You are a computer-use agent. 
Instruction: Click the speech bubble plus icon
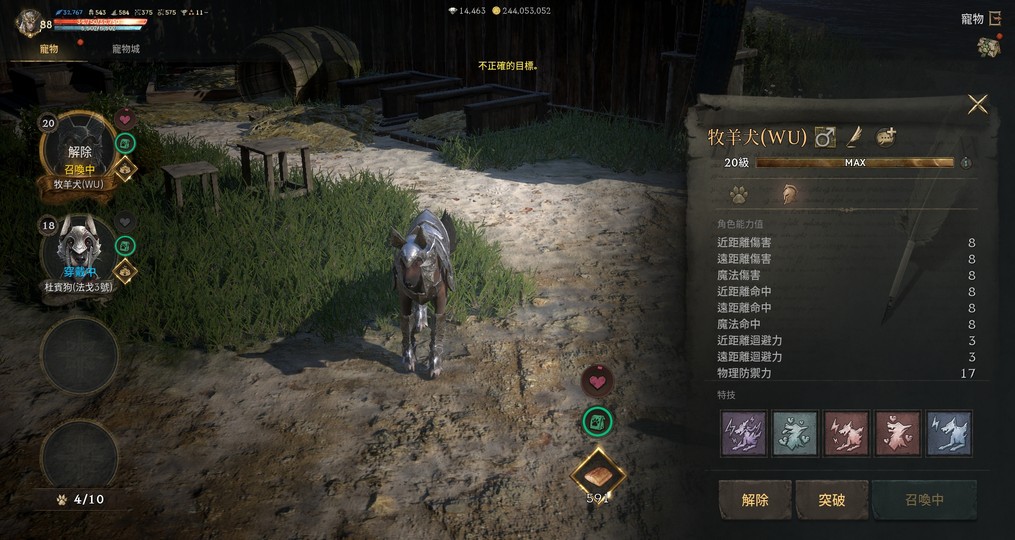point(886,137)
